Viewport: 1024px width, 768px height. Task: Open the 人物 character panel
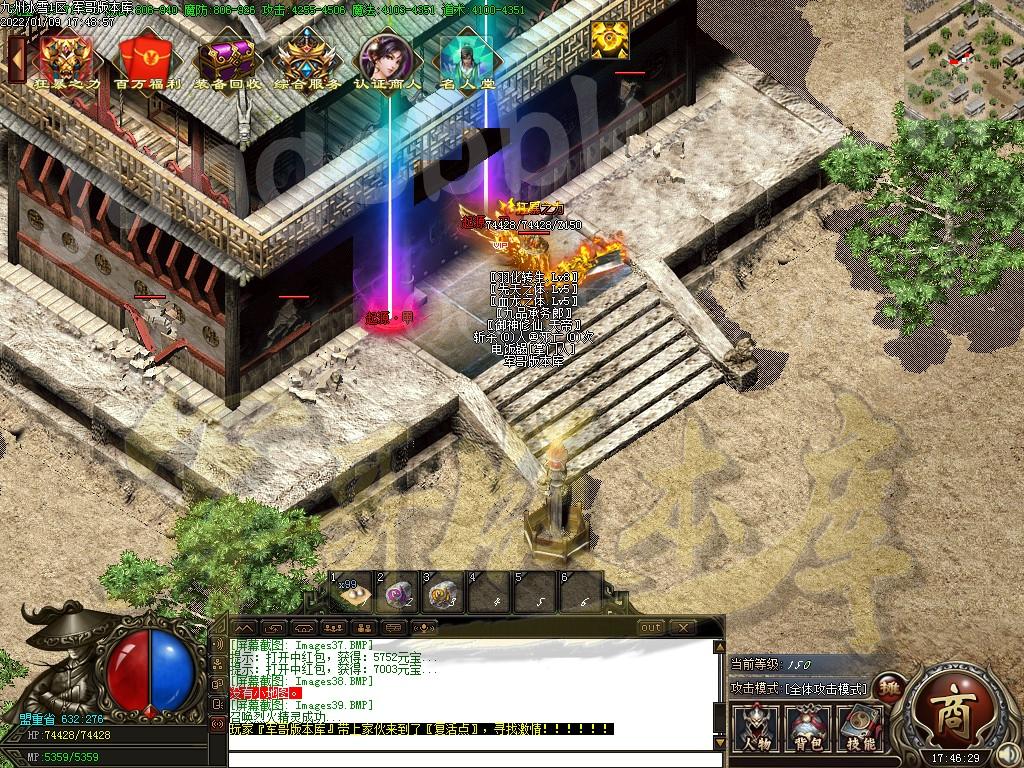[756, 727]
